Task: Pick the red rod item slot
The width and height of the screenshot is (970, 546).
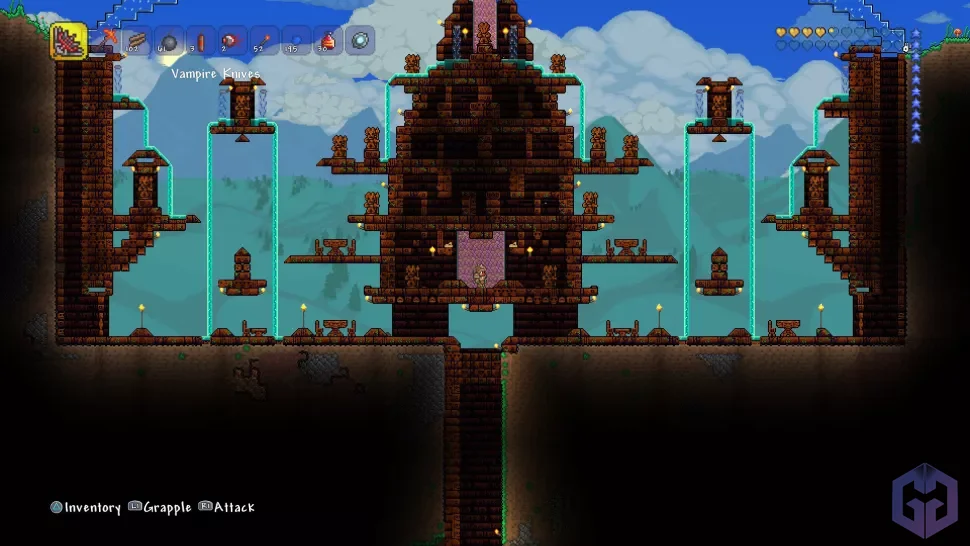Action: tap(200, 41)
